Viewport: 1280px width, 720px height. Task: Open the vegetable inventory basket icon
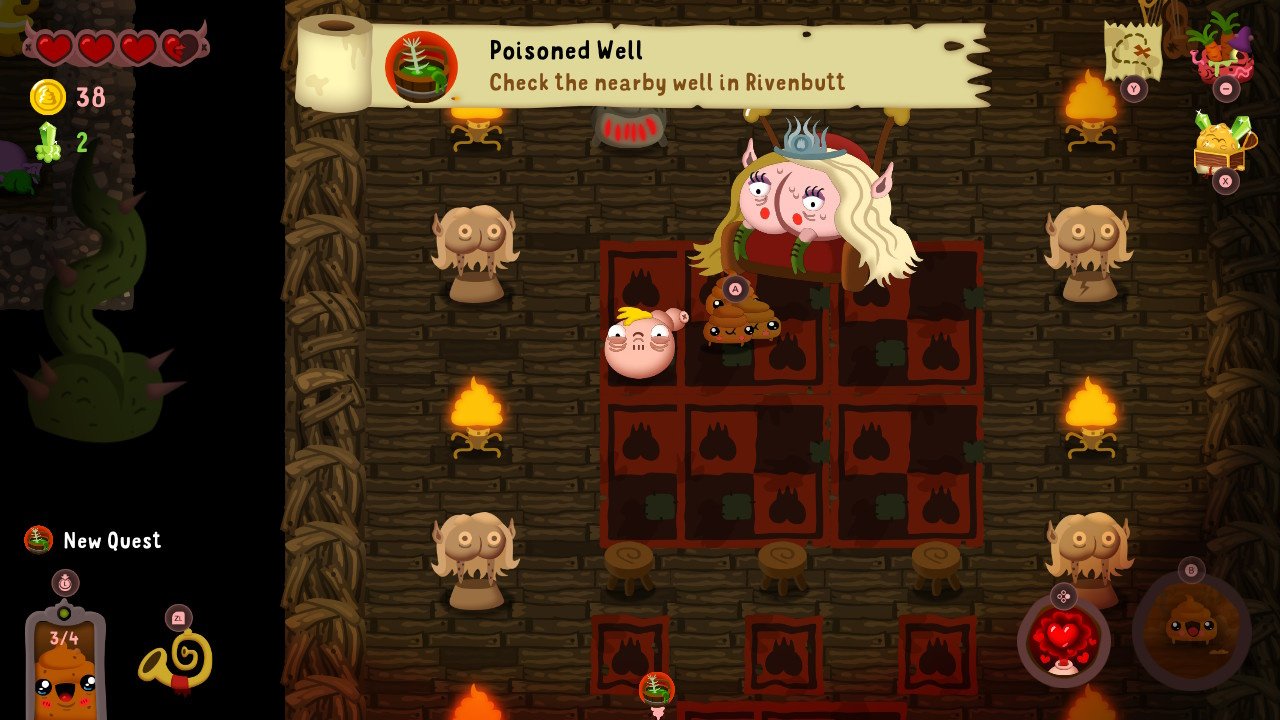coord(1220,46)
